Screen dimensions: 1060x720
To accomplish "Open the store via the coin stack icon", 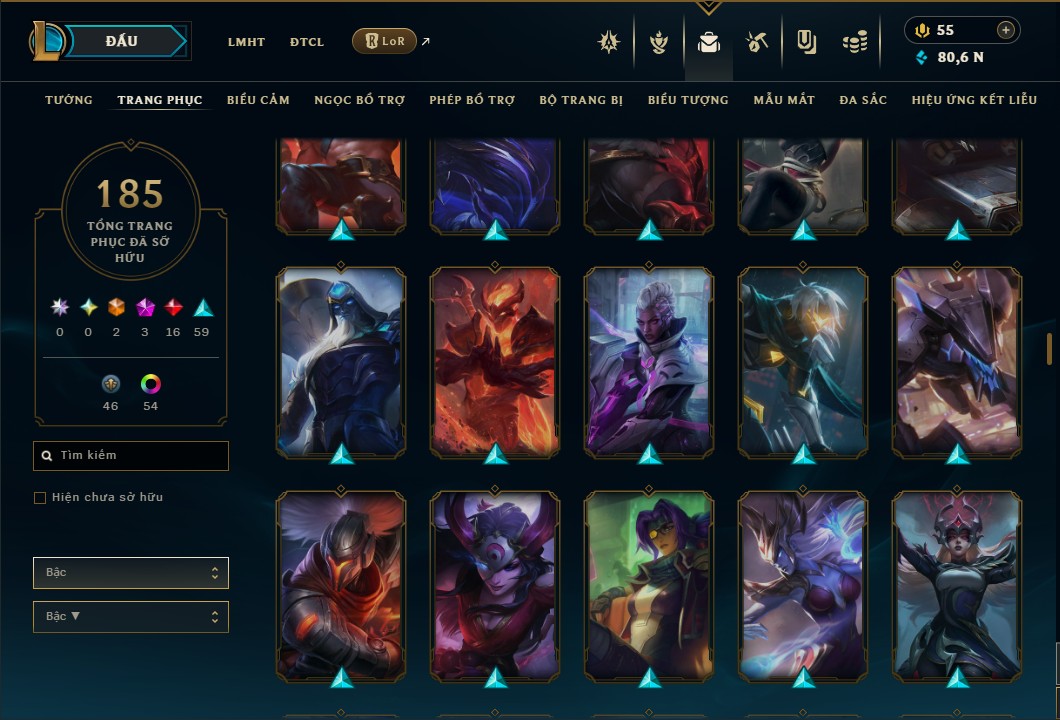I will coord(854,42).
